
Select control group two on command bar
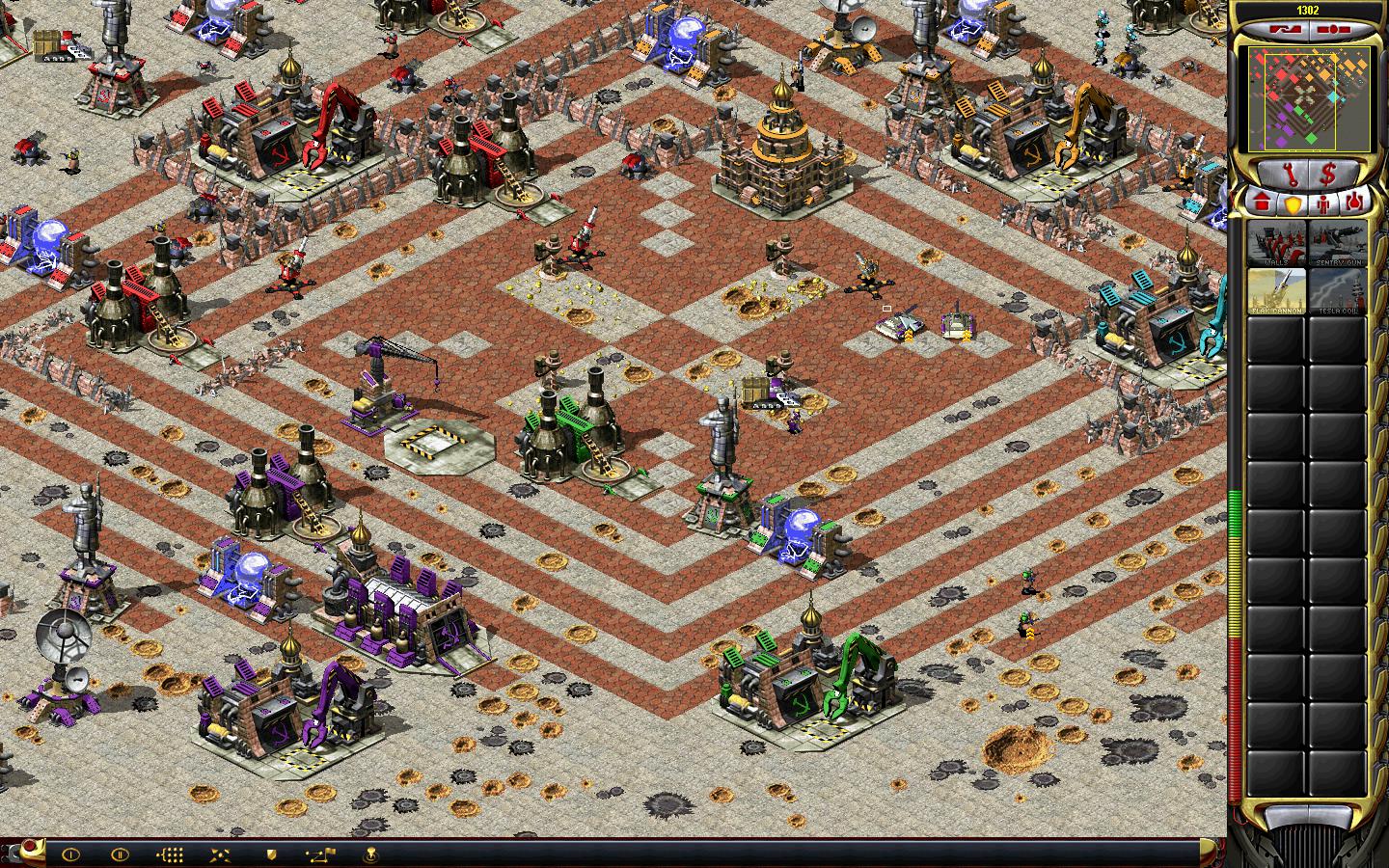[120, 854]
